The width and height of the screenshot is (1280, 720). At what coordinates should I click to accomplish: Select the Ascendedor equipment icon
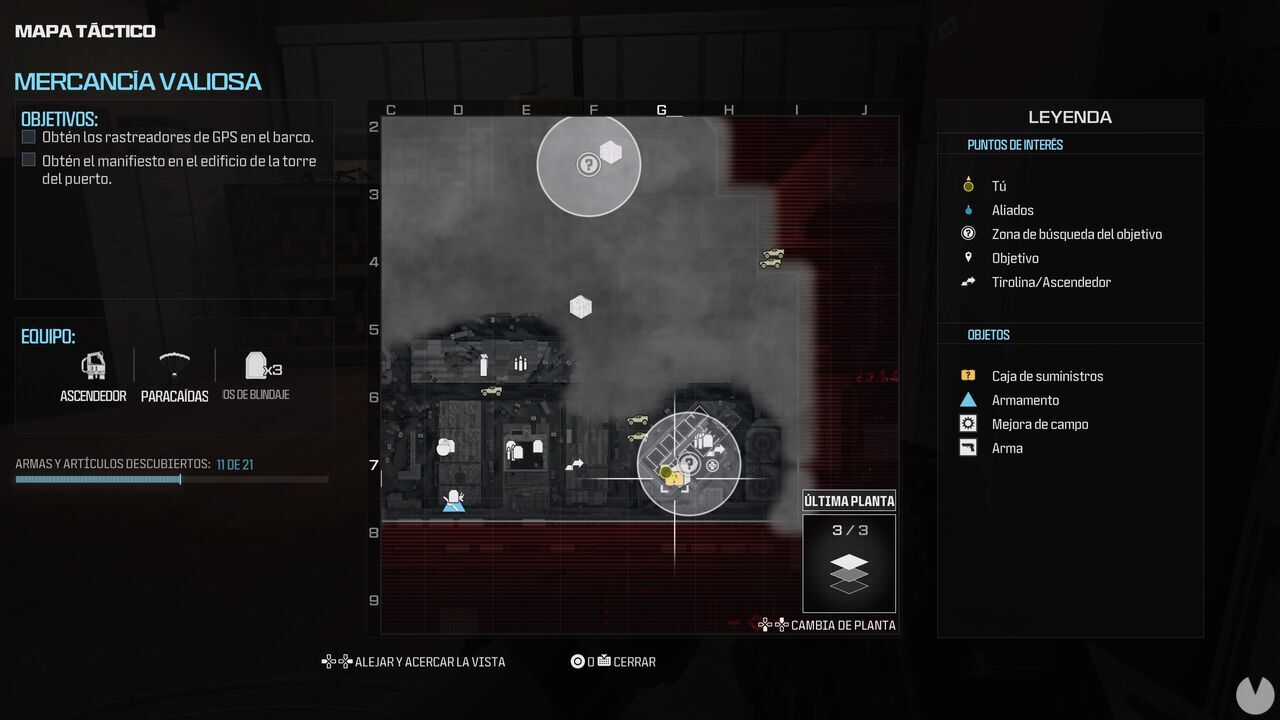click(93, 367)
